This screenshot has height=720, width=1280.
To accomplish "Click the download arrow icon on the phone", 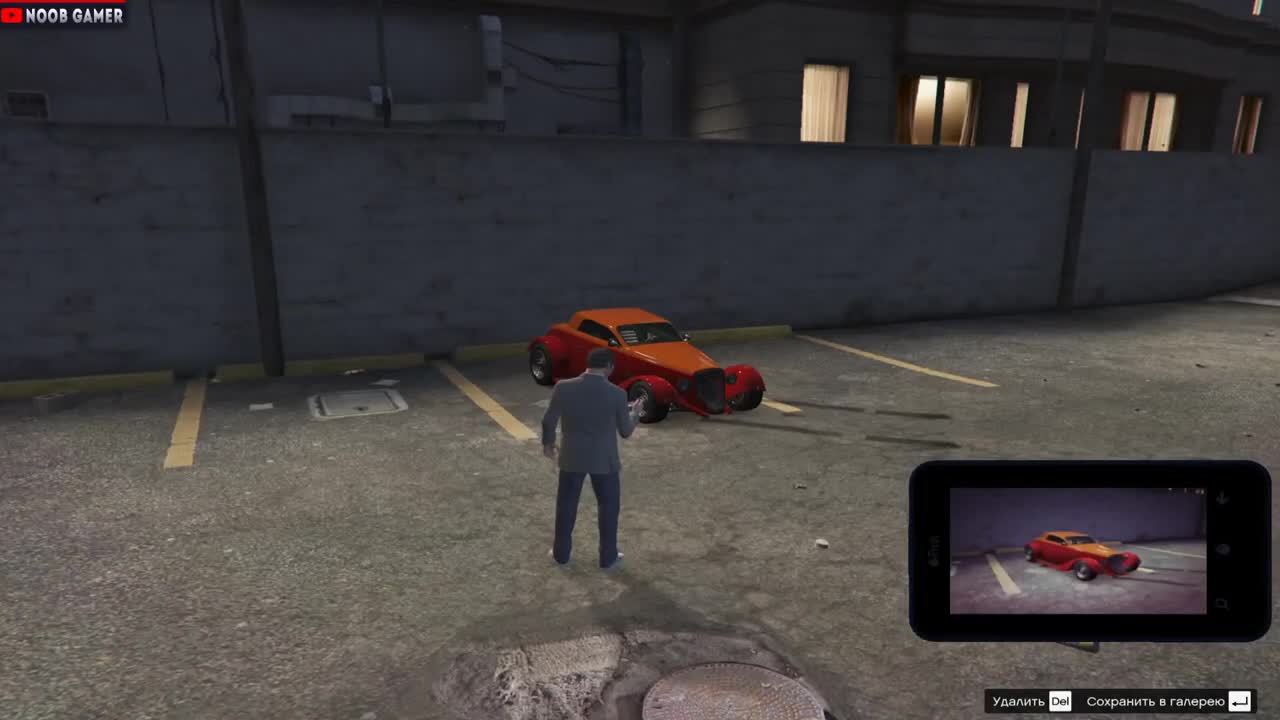I will 1222,497.
